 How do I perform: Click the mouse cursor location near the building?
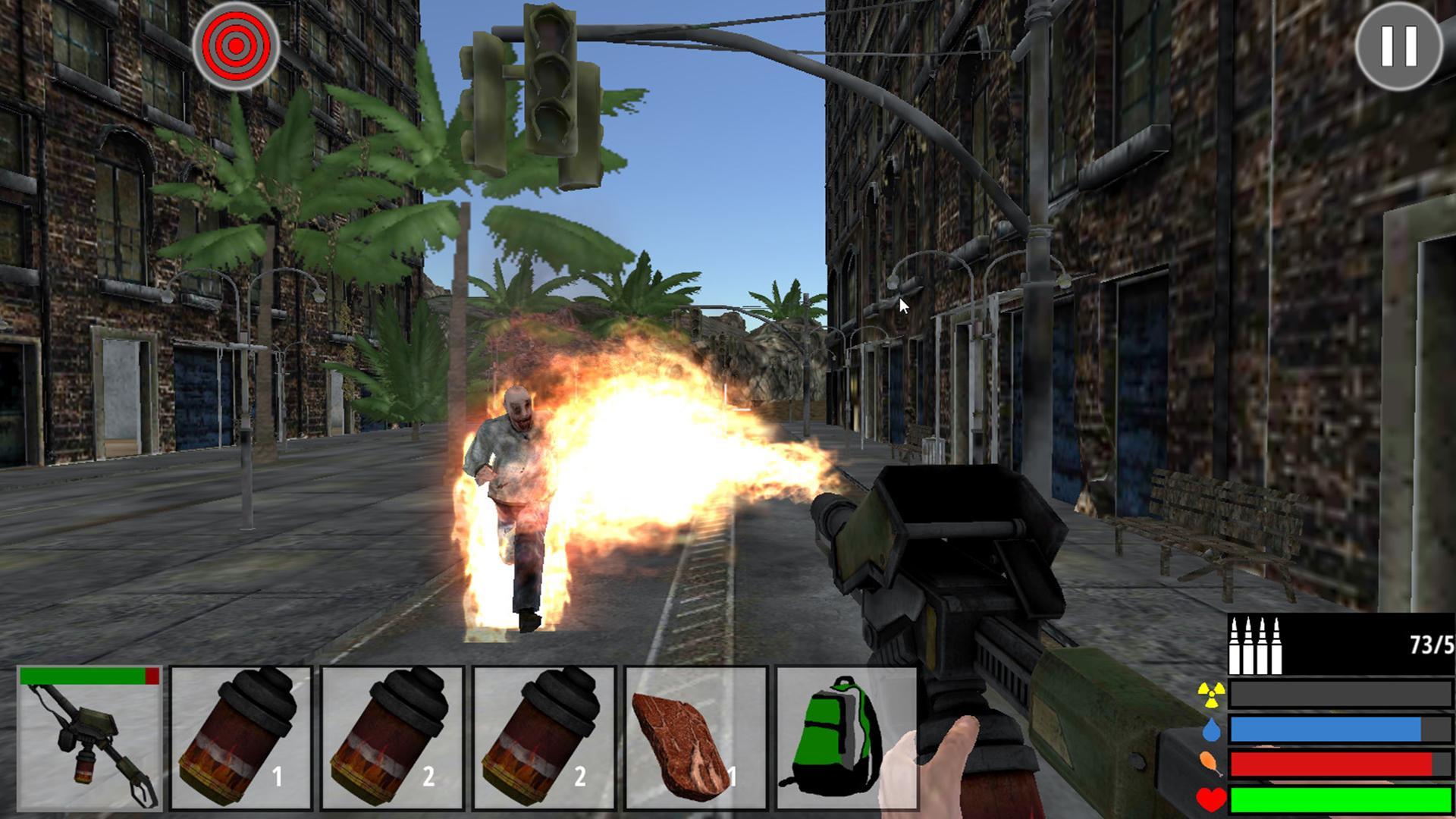[902, 303]
